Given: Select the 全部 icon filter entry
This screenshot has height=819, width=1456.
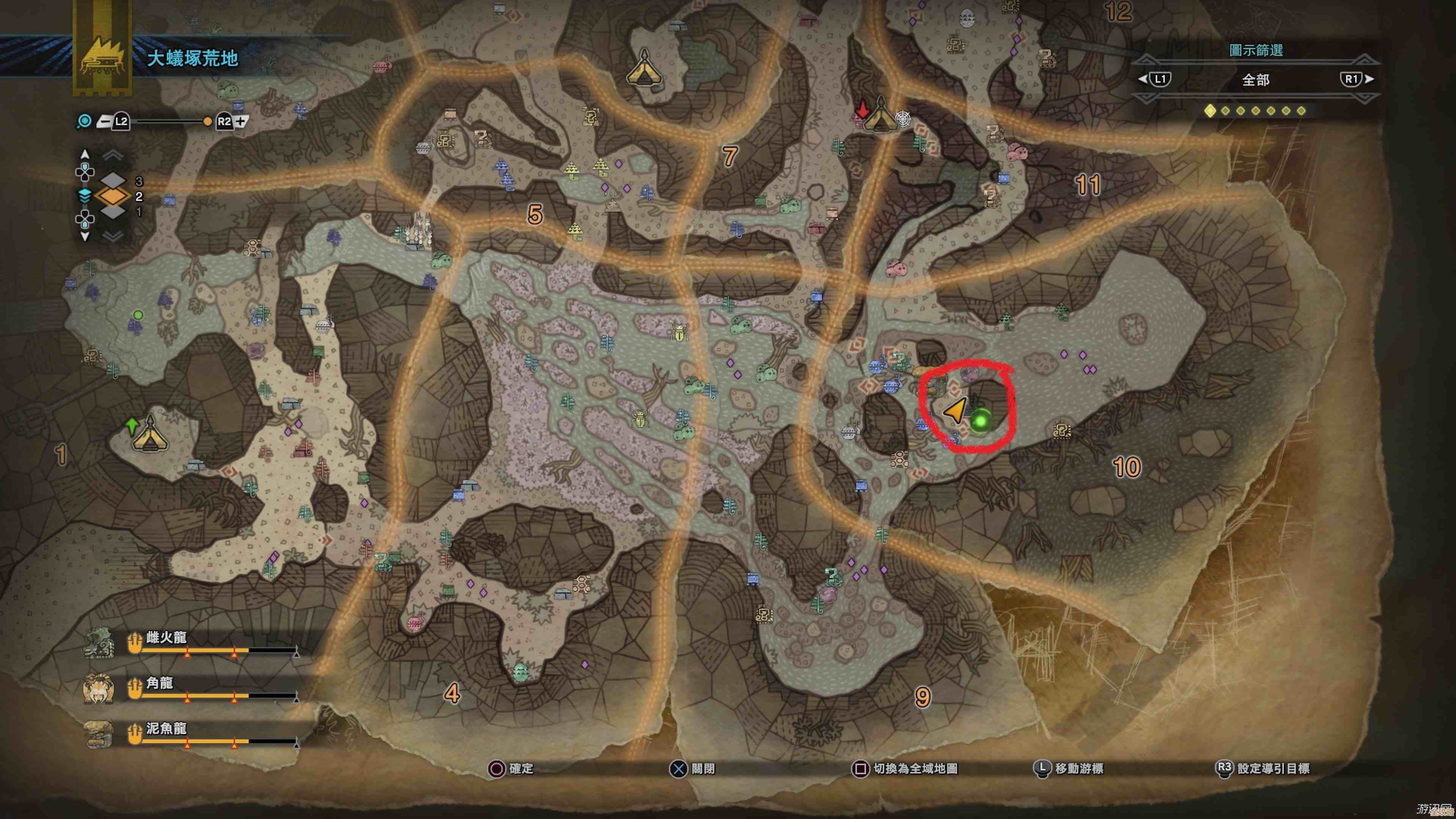Looking at the screenshot, I should 1255,80.
